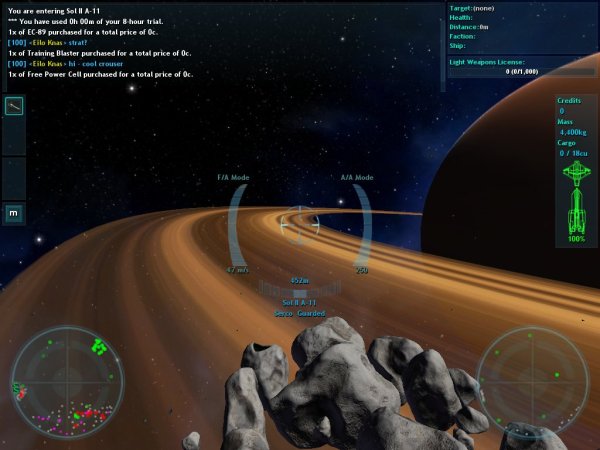Select the green ship wireframe status icon
Image resolution: width=600 pixels, height=450 pixels.
point(574,199)
